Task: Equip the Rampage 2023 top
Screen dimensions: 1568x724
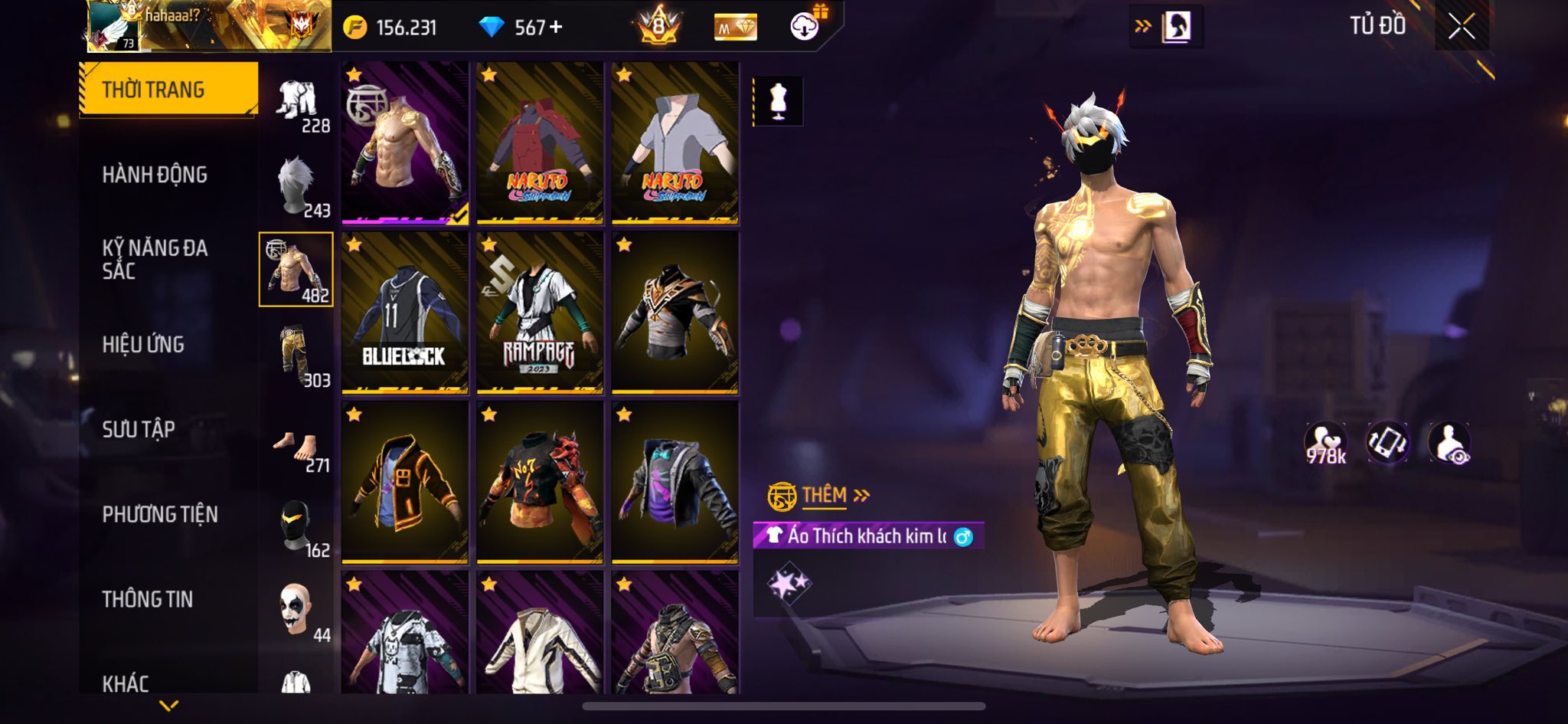Action: coord(540,313)
